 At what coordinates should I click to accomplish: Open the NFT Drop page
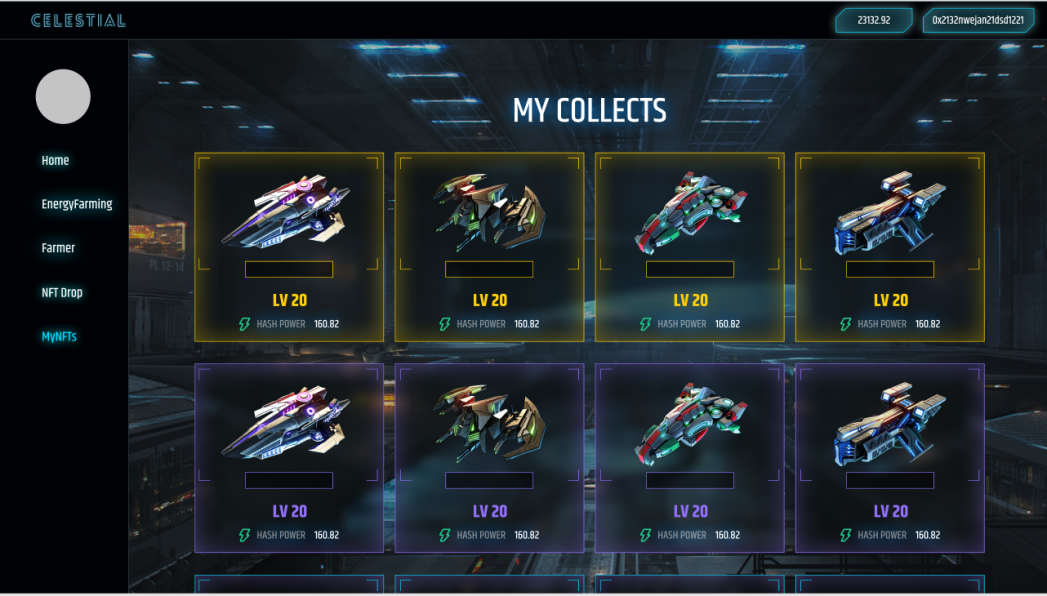coord(62,293)
